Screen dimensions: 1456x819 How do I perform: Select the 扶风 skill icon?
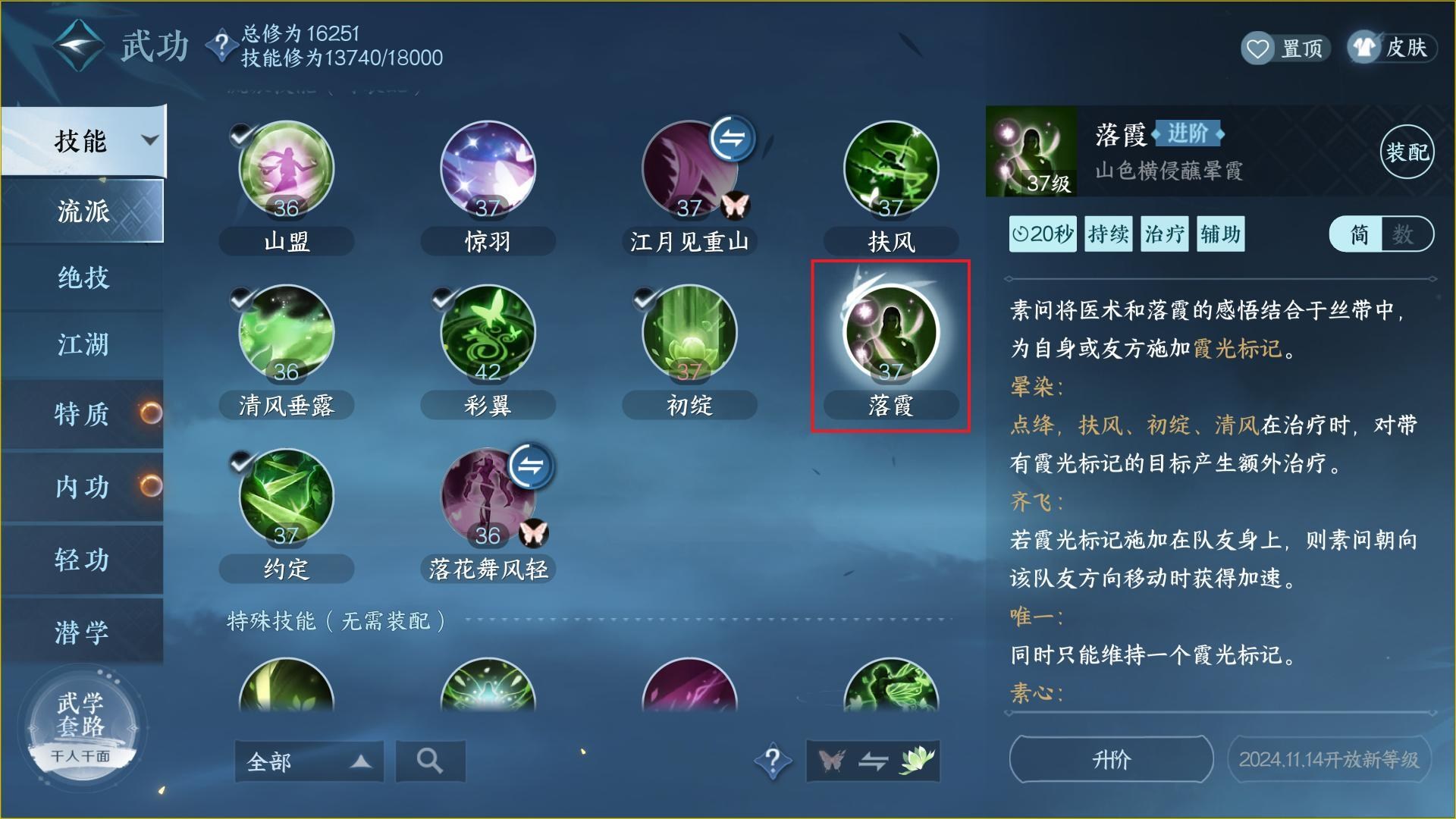coord(891,168)
